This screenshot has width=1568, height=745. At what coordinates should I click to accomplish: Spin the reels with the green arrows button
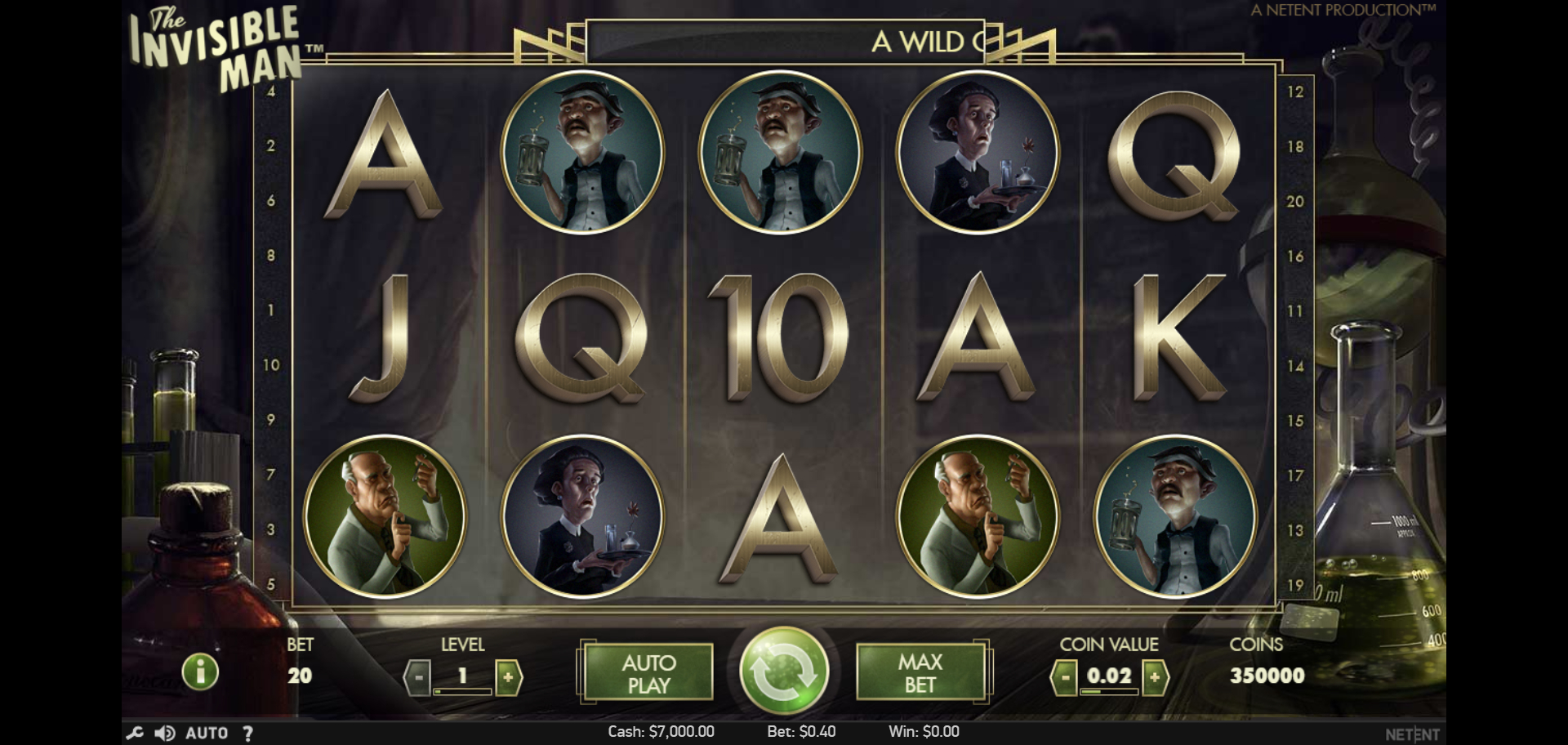click(x=783, y=671)
